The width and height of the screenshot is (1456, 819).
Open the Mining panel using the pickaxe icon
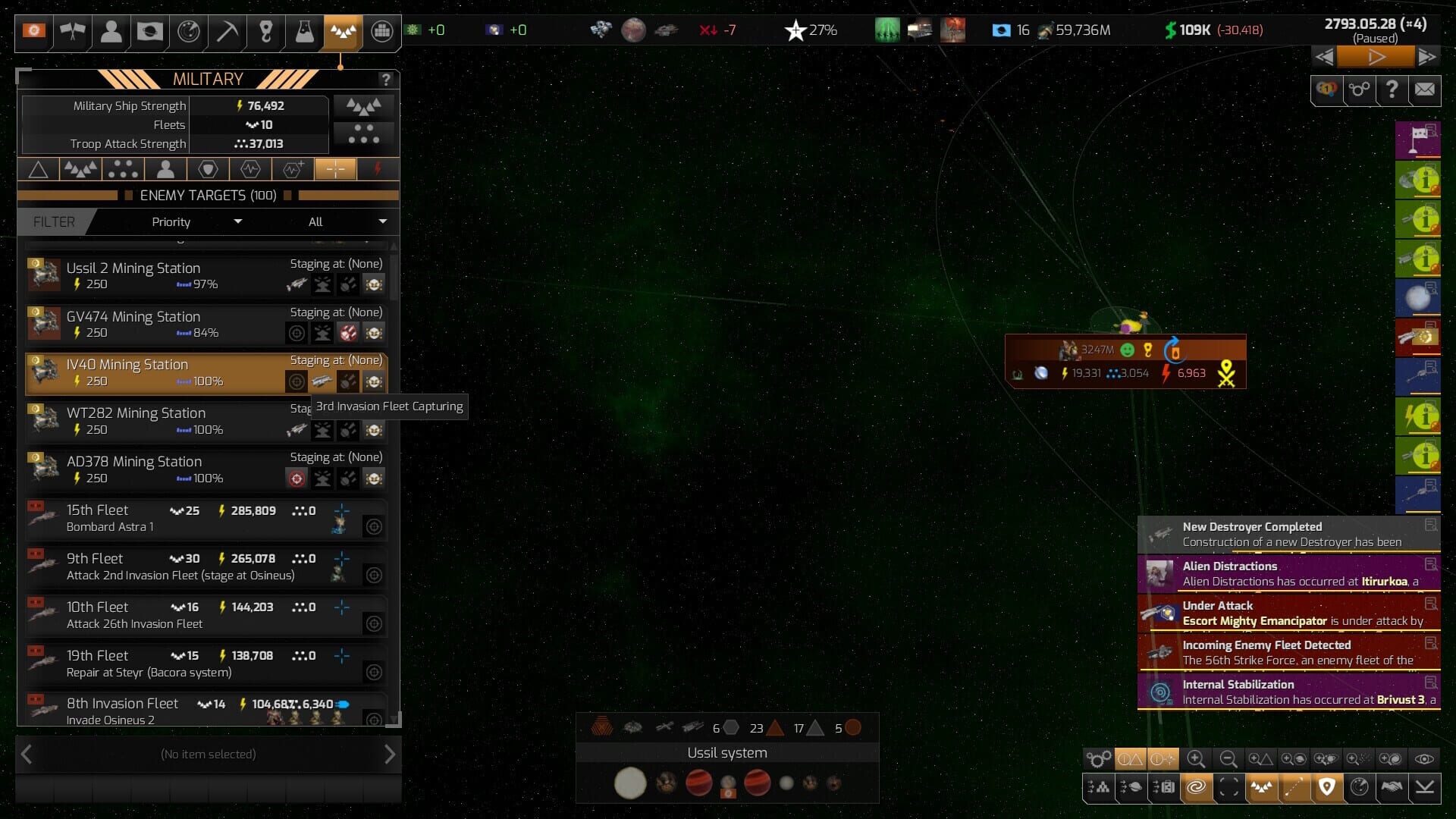pos(227,32)
